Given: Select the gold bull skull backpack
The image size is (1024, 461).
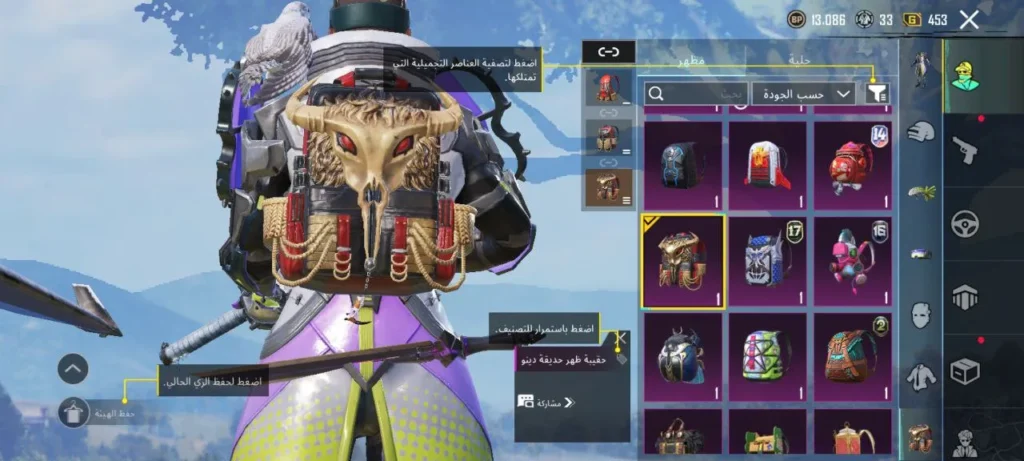Looking at the screenshot, I should pos(682,261).
